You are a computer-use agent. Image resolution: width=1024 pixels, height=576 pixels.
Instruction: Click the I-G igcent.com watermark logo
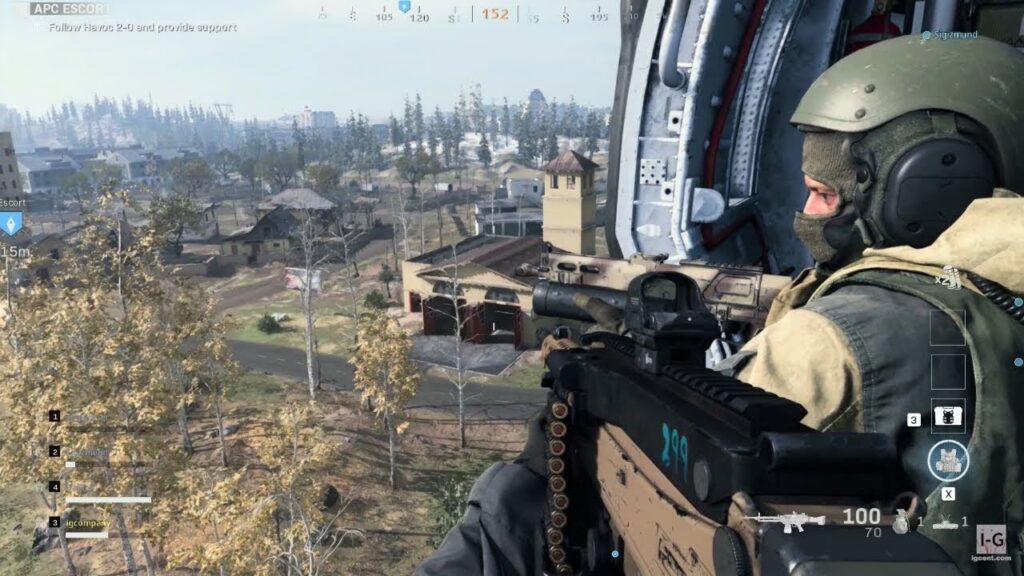[x=991, y=541]
